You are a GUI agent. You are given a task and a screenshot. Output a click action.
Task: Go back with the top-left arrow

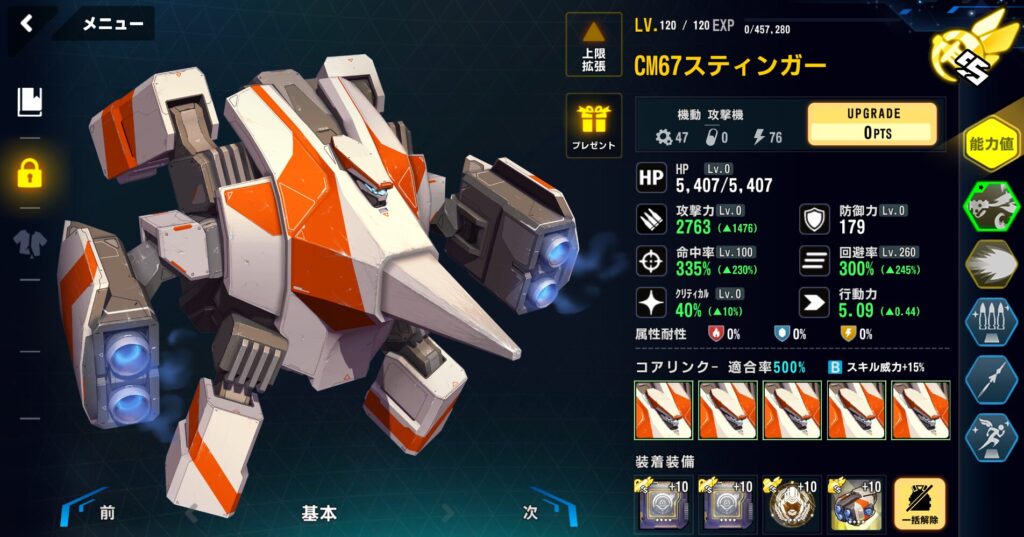(27, 23)
